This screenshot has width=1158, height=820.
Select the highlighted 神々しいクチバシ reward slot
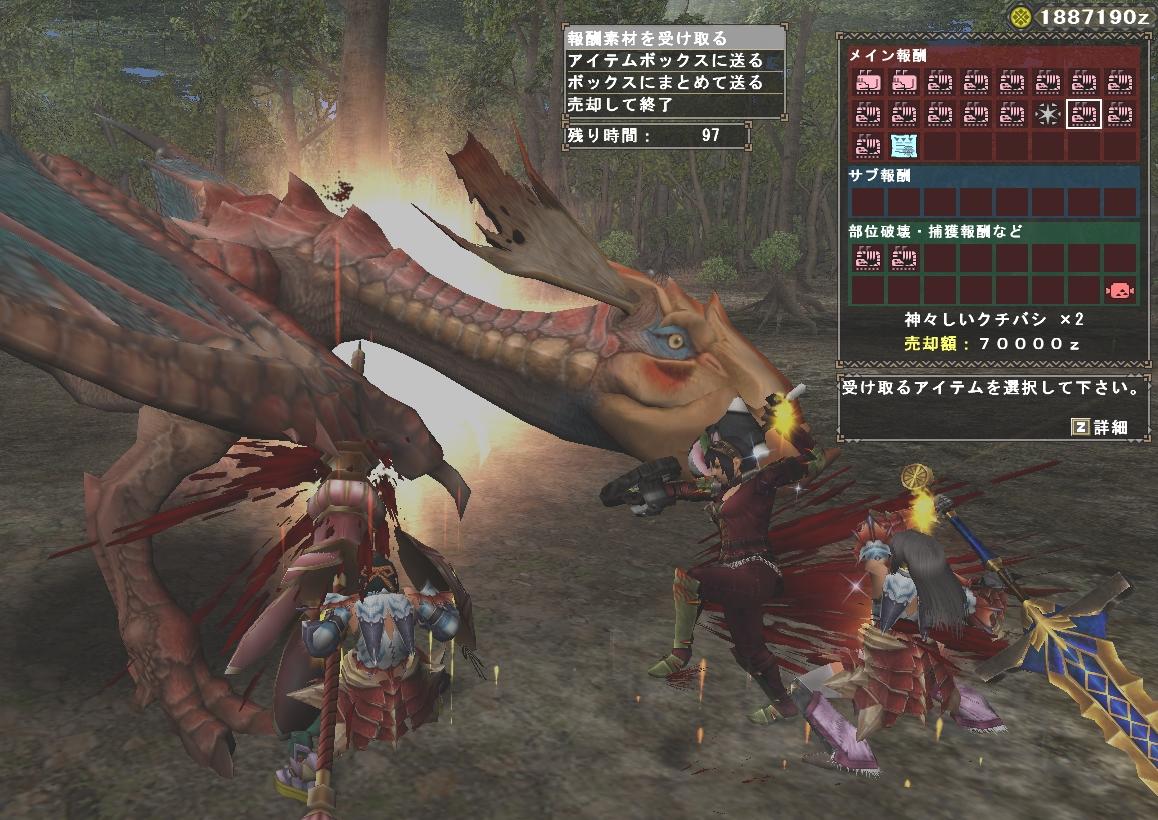(1083, 114)
